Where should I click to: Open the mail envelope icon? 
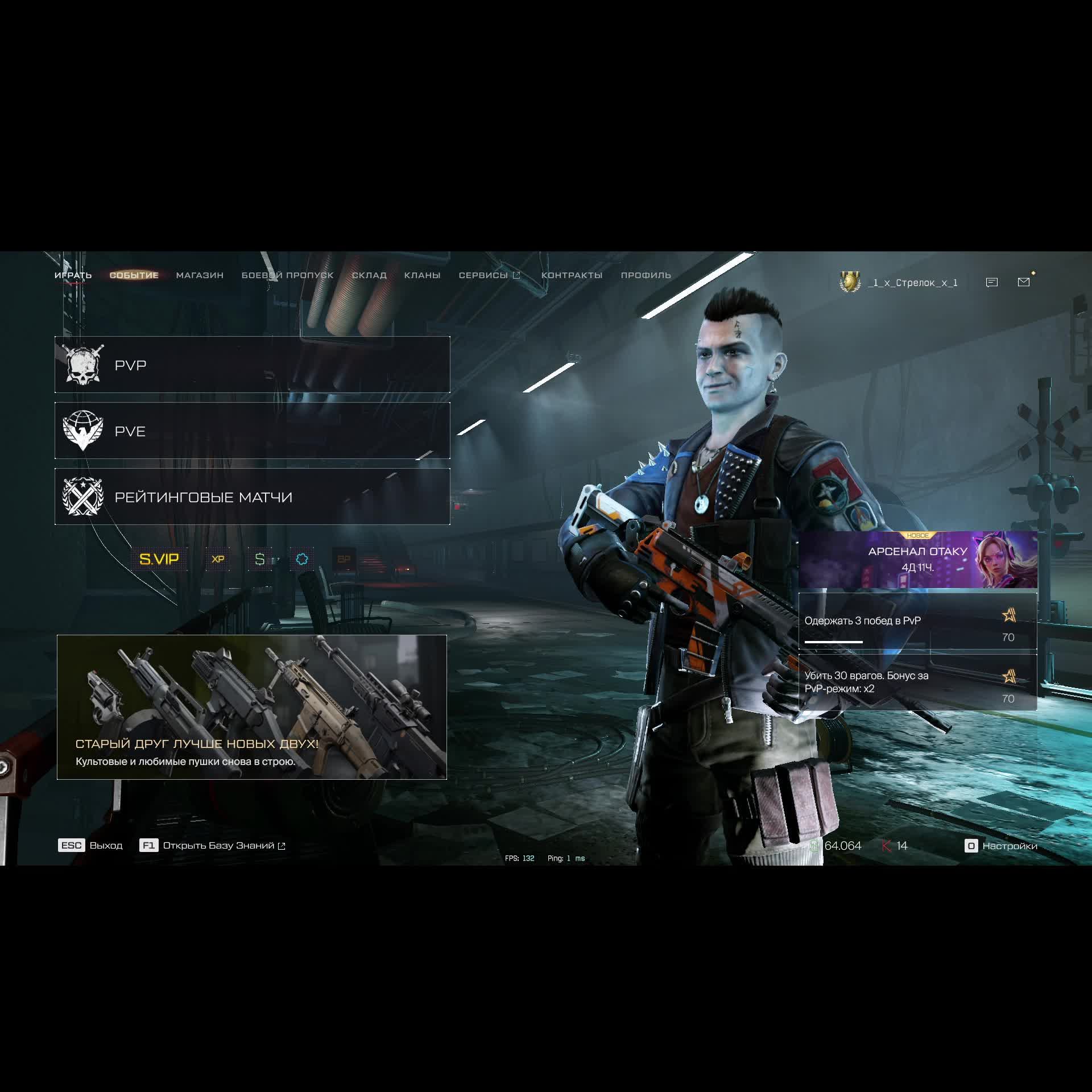pos(1023,282)
